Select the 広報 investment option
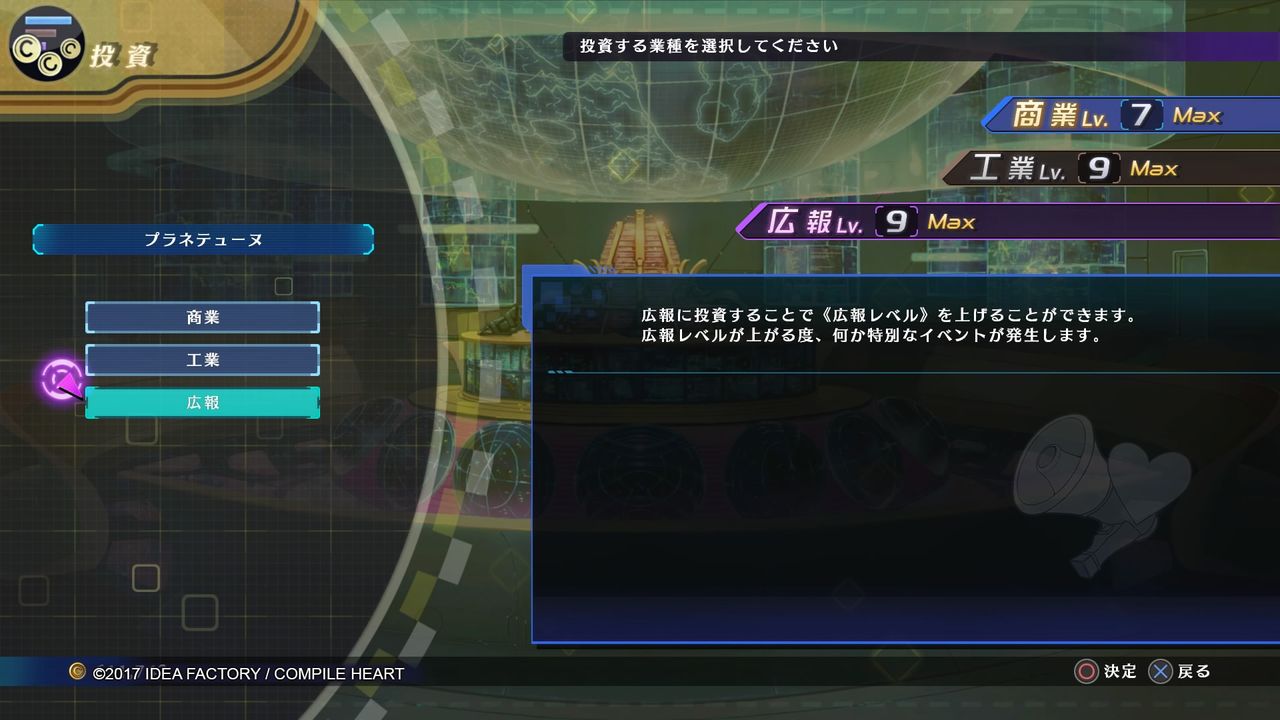 pyautogui.click(x=203, y=401)
